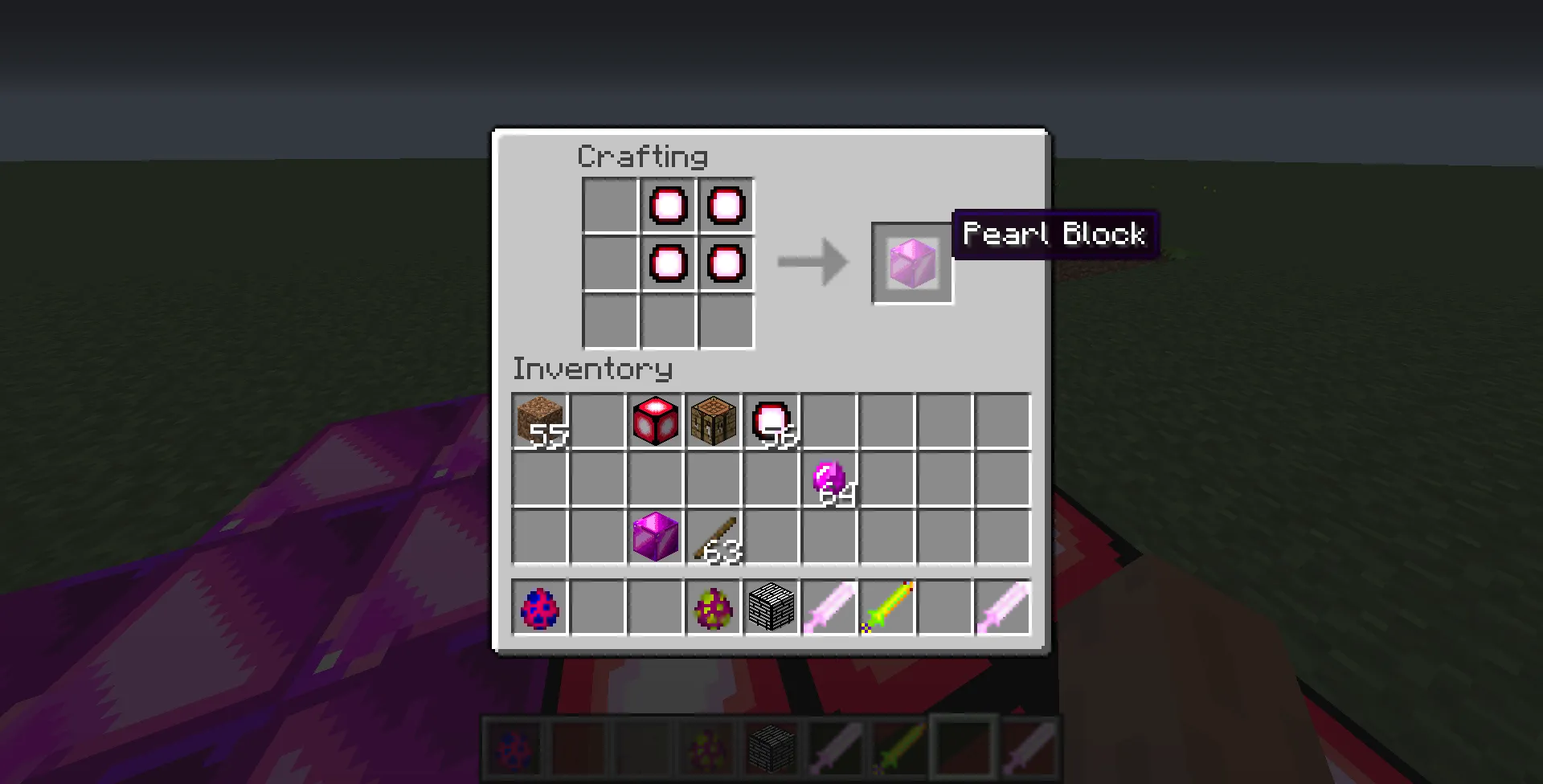Pick up the green-spotted purple spawn egg
Screen dimensions: 1543x784
click(714, 608)
